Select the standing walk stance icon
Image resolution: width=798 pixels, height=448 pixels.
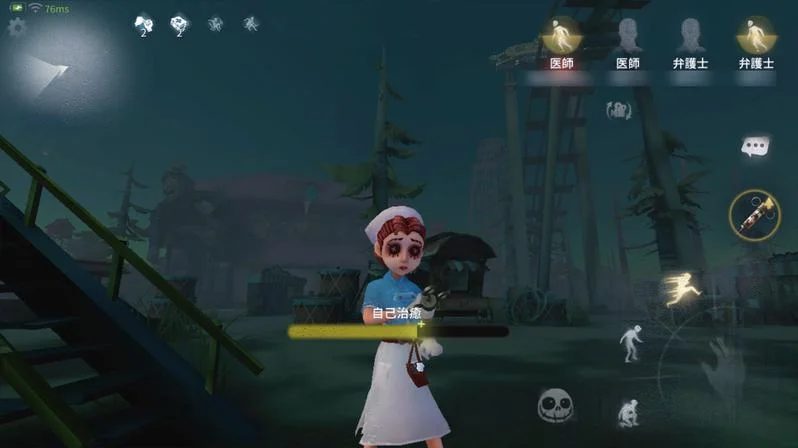(x=630, y=342)
